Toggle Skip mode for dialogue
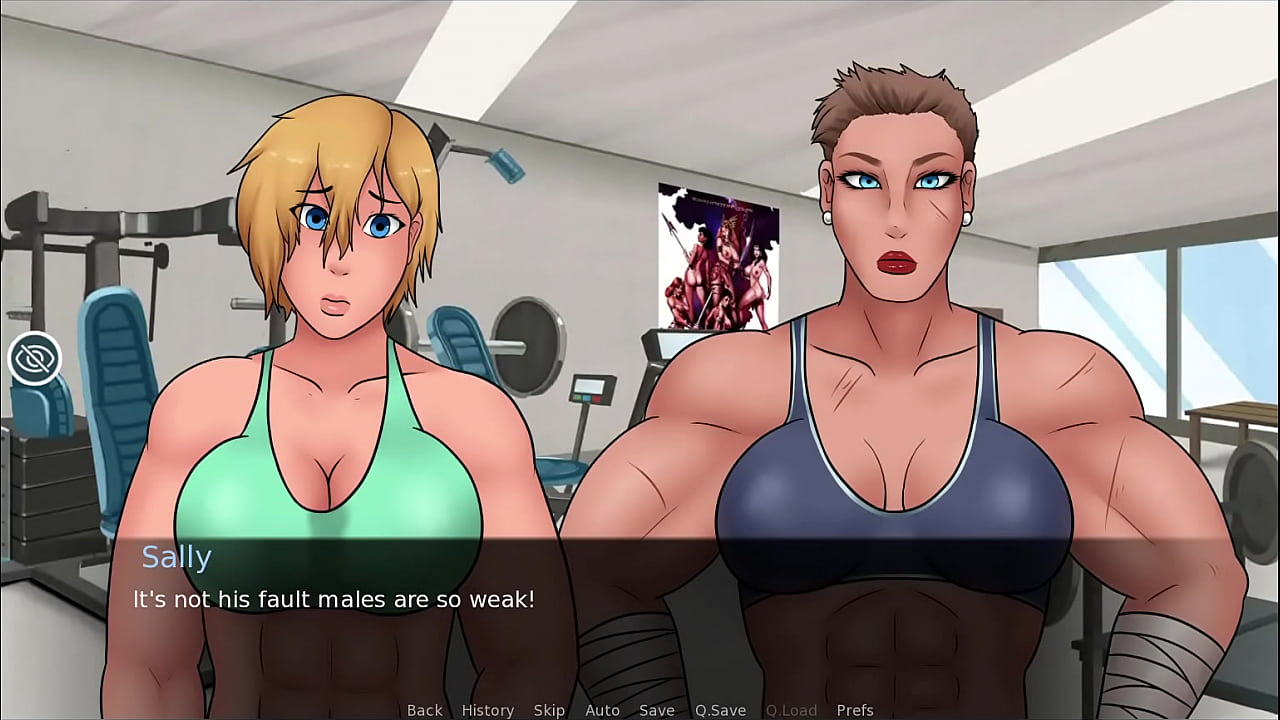The image size is (1280, 720). tap(549, 710)
